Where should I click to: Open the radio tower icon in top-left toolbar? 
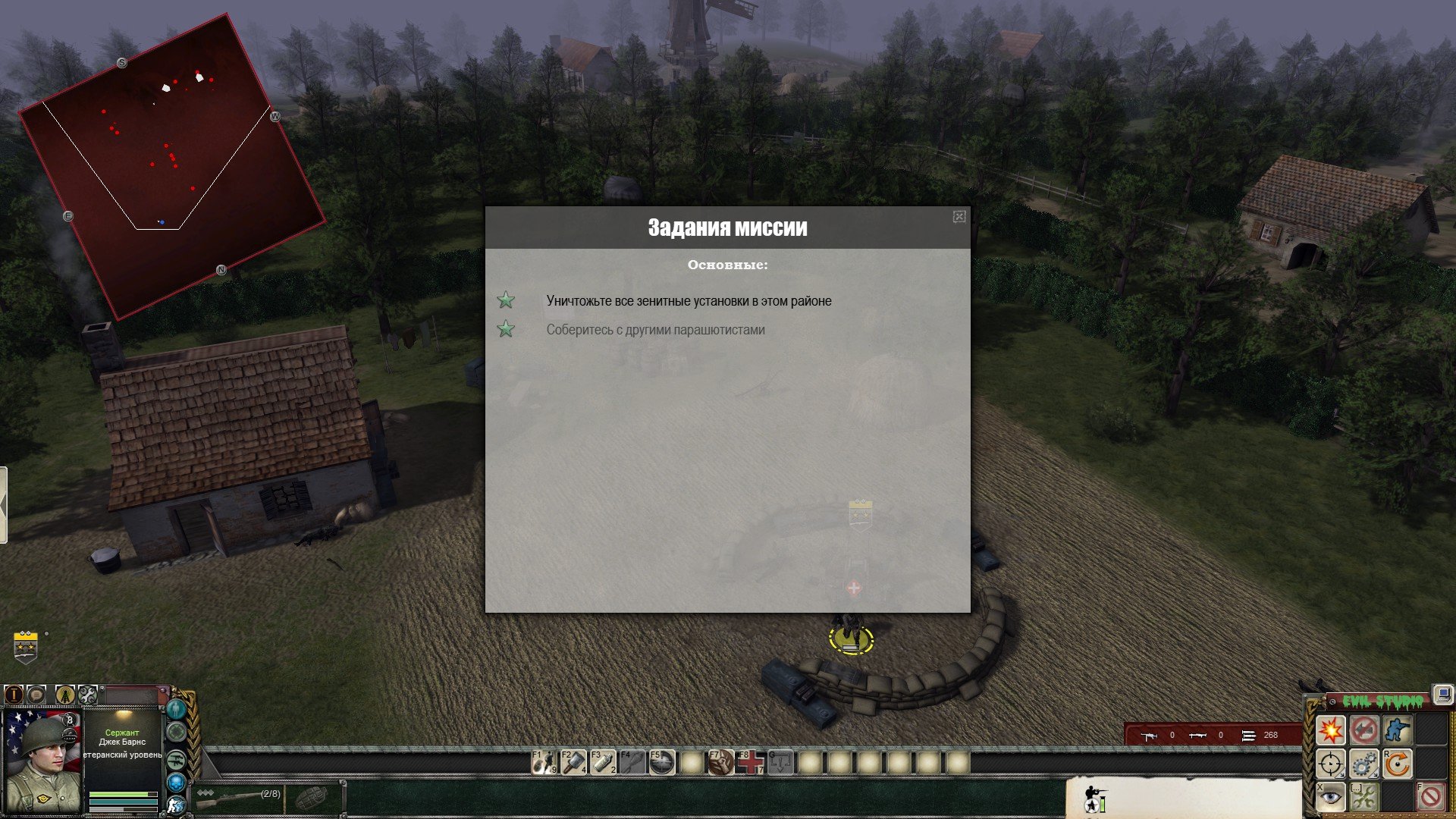[65, 694]
